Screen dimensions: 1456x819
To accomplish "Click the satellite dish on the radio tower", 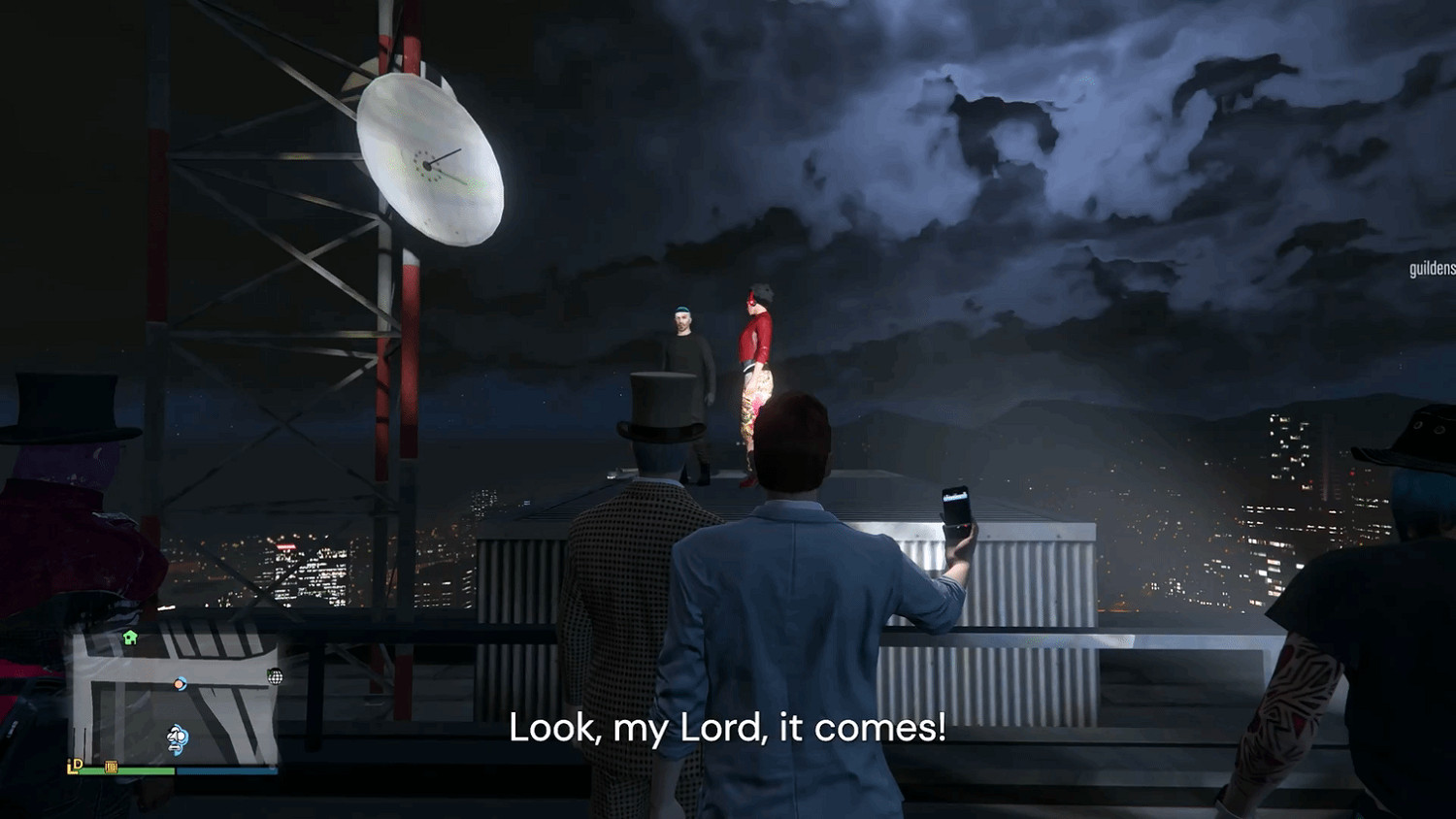I will [x=430, y=165].
